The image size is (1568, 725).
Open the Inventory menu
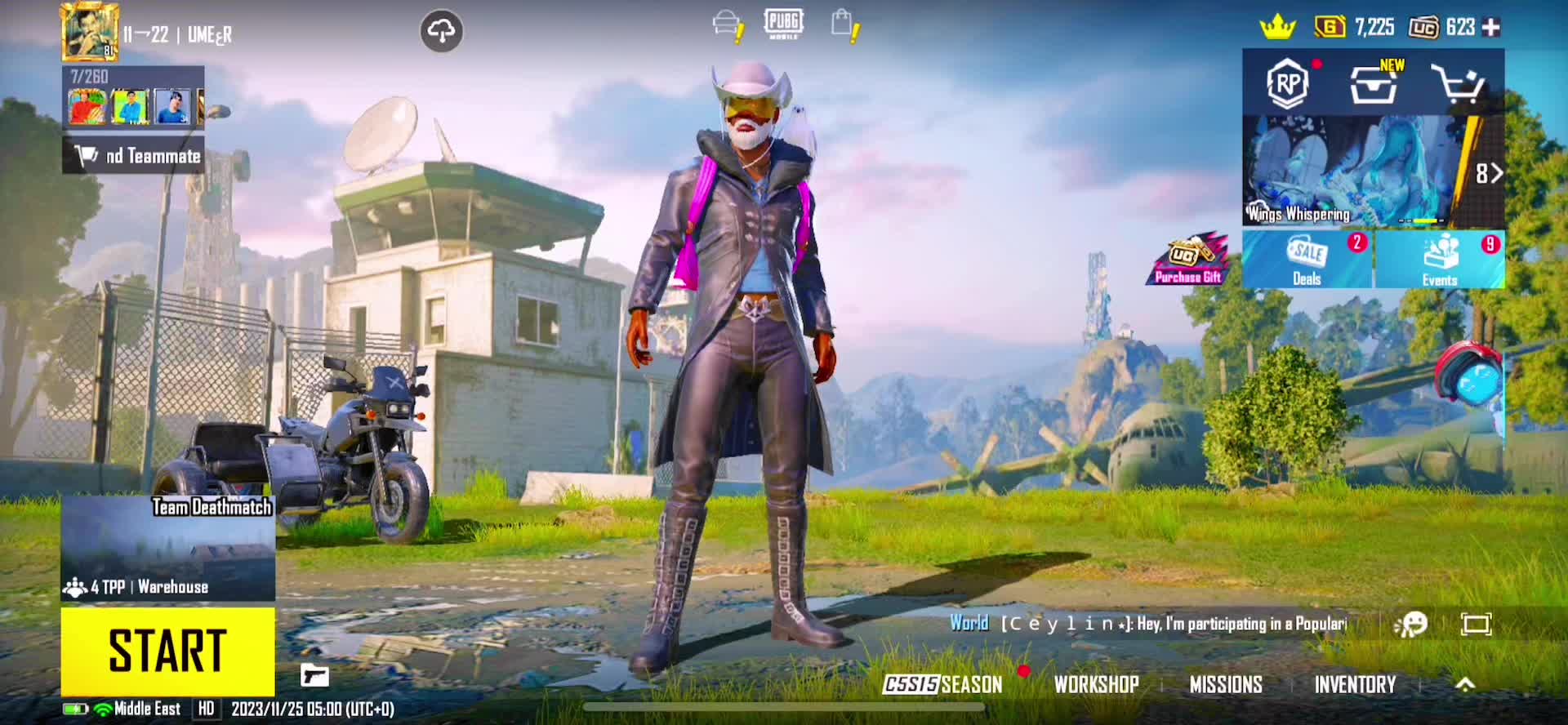click(x=1355, y=684)
